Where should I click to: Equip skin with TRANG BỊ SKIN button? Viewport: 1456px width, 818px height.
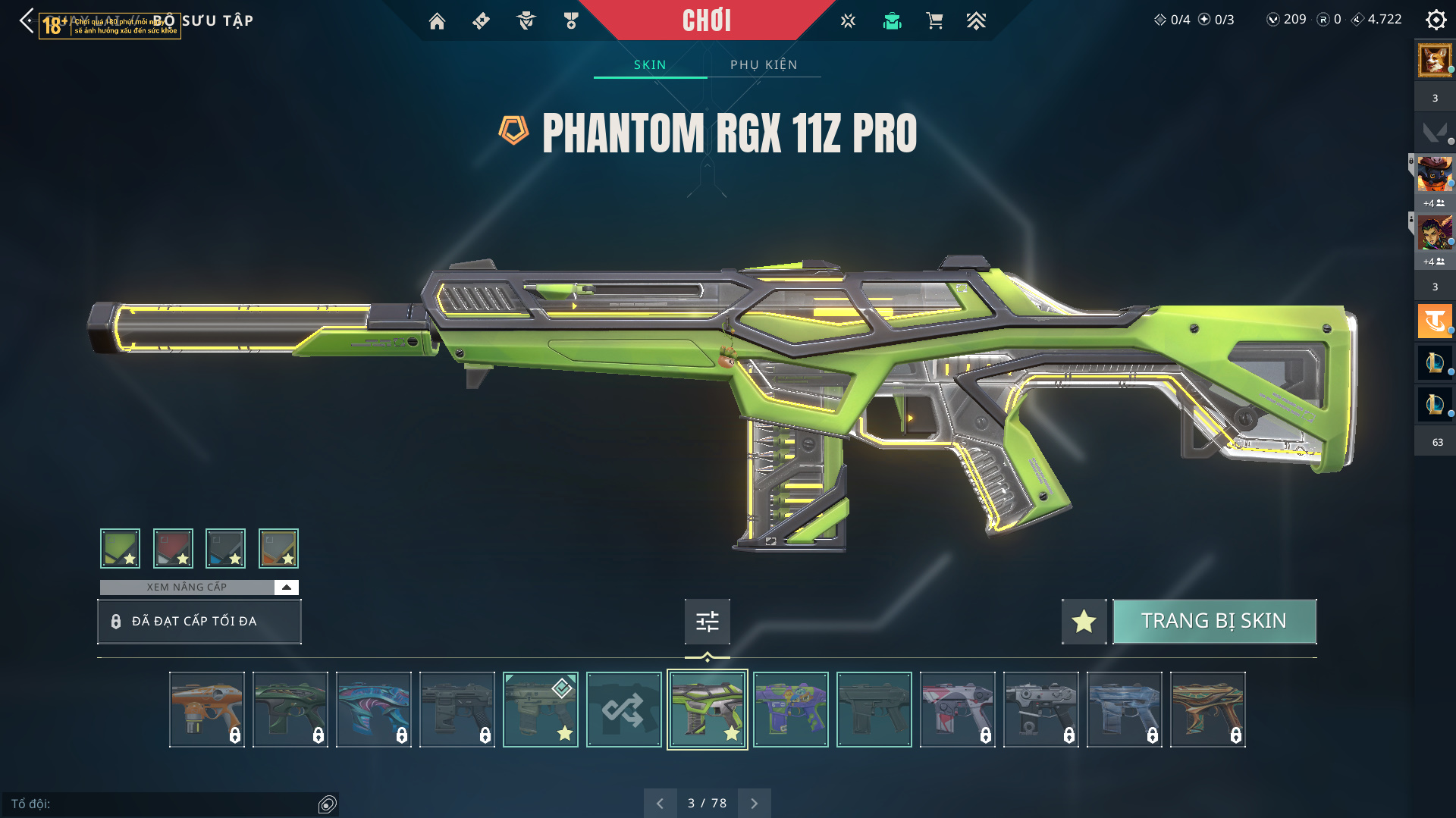(x=1214, y=621)
